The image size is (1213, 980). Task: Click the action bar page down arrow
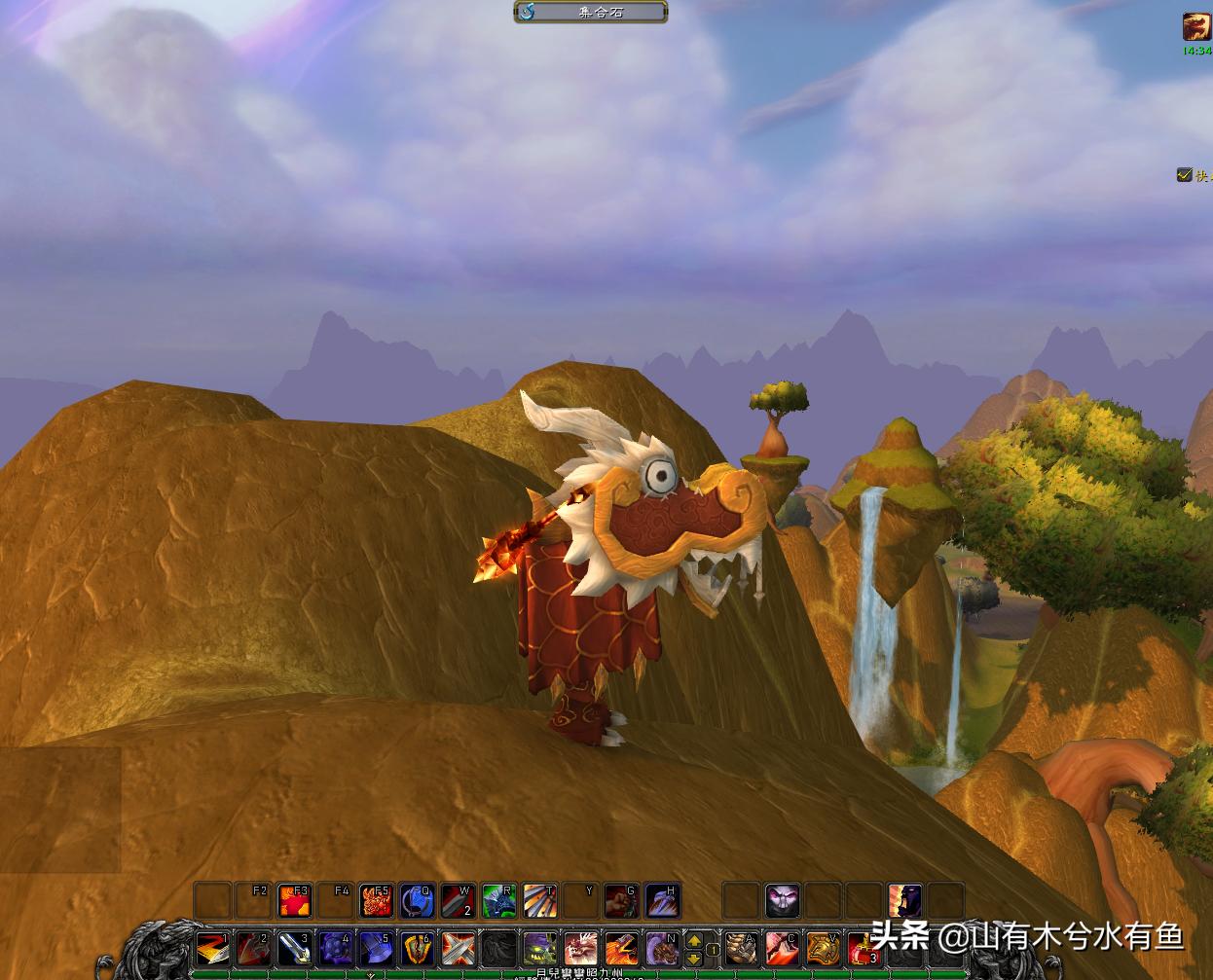[694, 957]
